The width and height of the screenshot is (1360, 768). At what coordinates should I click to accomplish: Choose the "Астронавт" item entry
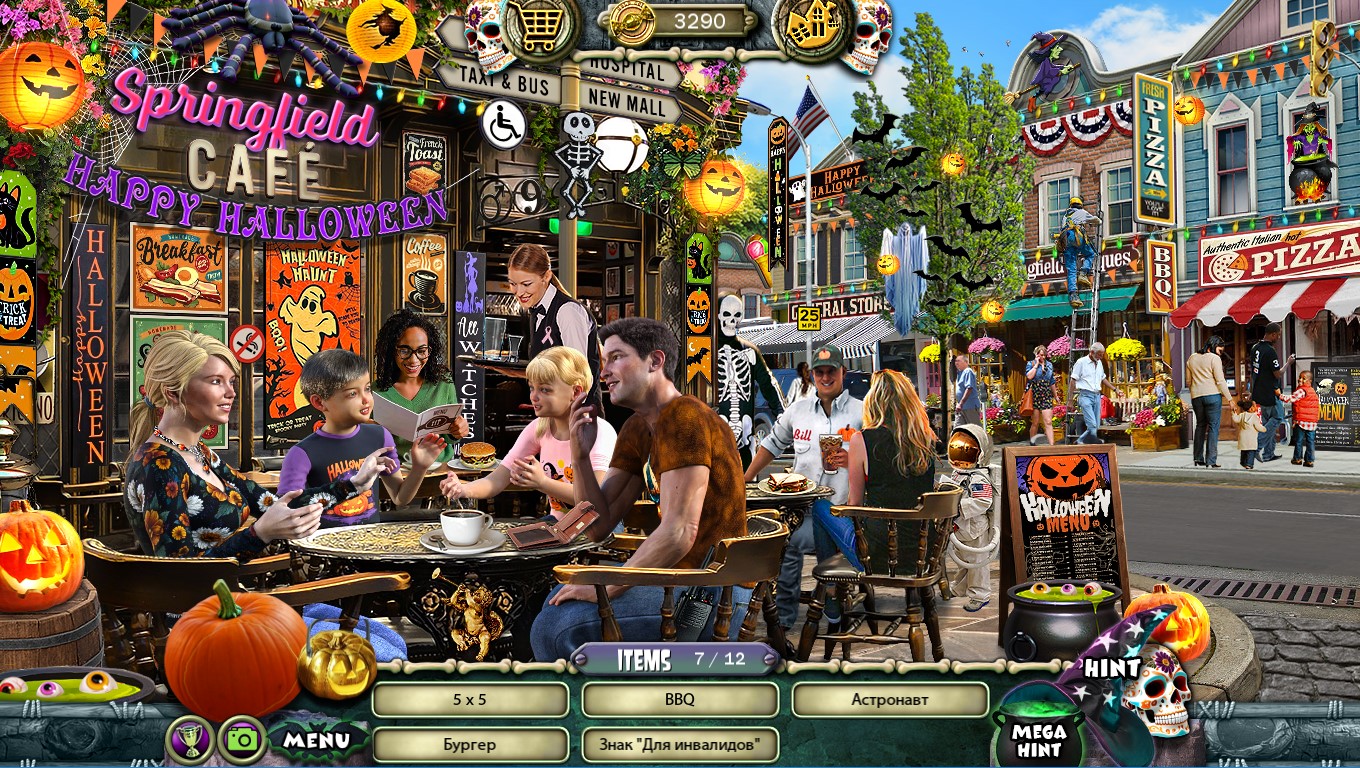click(x=890, y=700)
